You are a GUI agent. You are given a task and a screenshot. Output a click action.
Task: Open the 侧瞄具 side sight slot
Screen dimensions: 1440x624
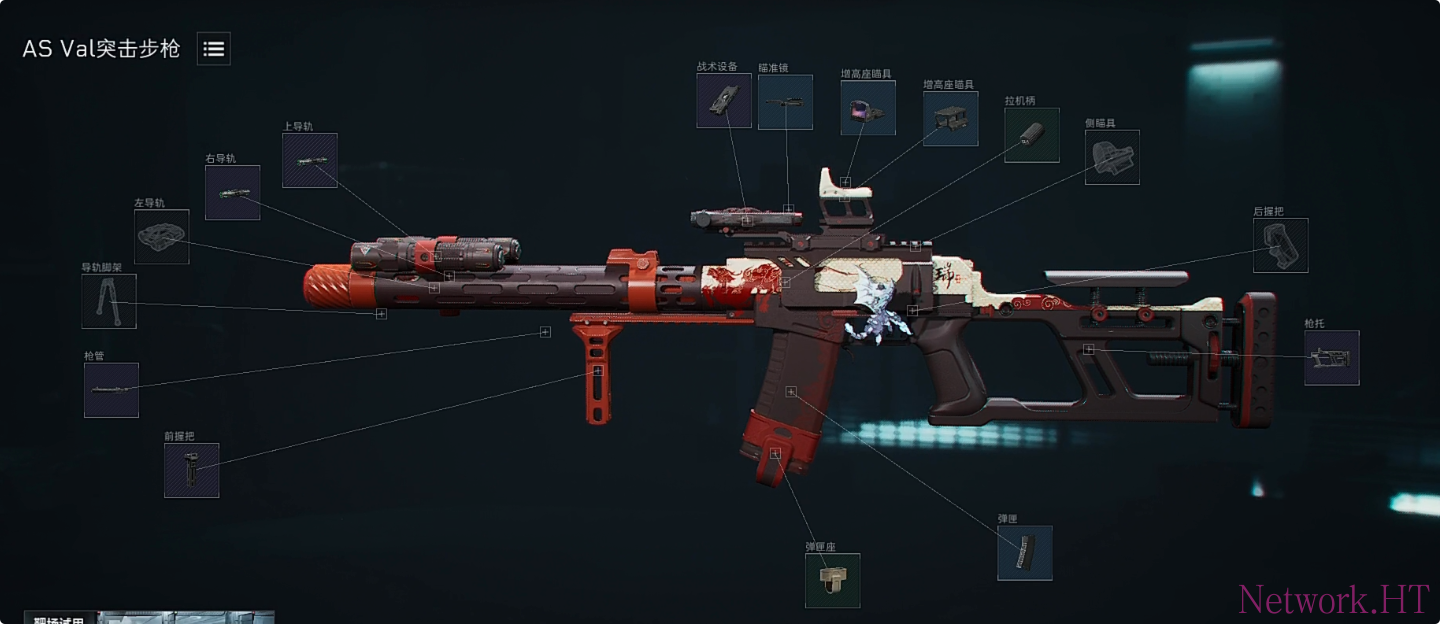tap(1112, 158)
